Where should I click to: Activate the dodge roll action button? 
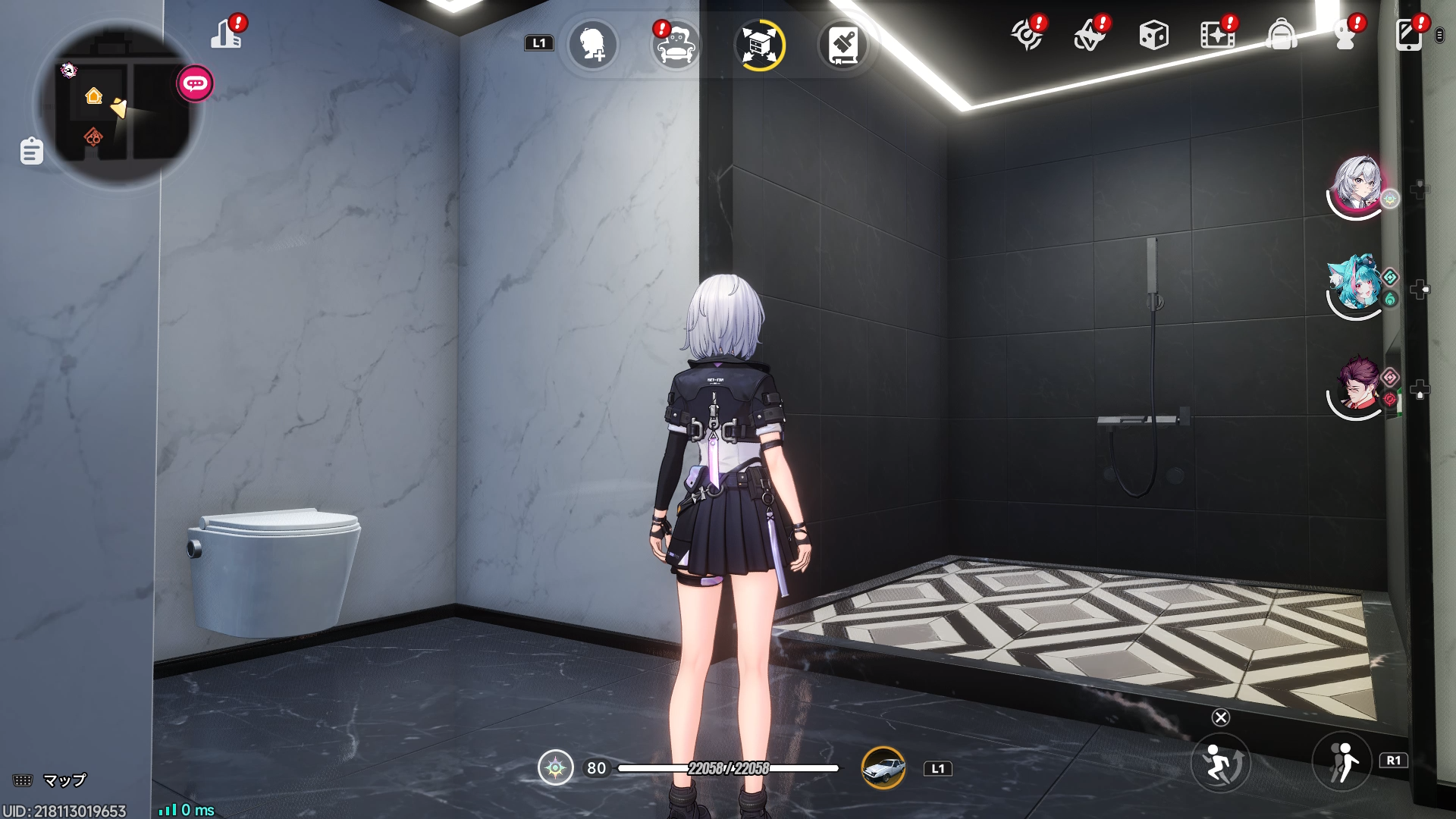1220,763
